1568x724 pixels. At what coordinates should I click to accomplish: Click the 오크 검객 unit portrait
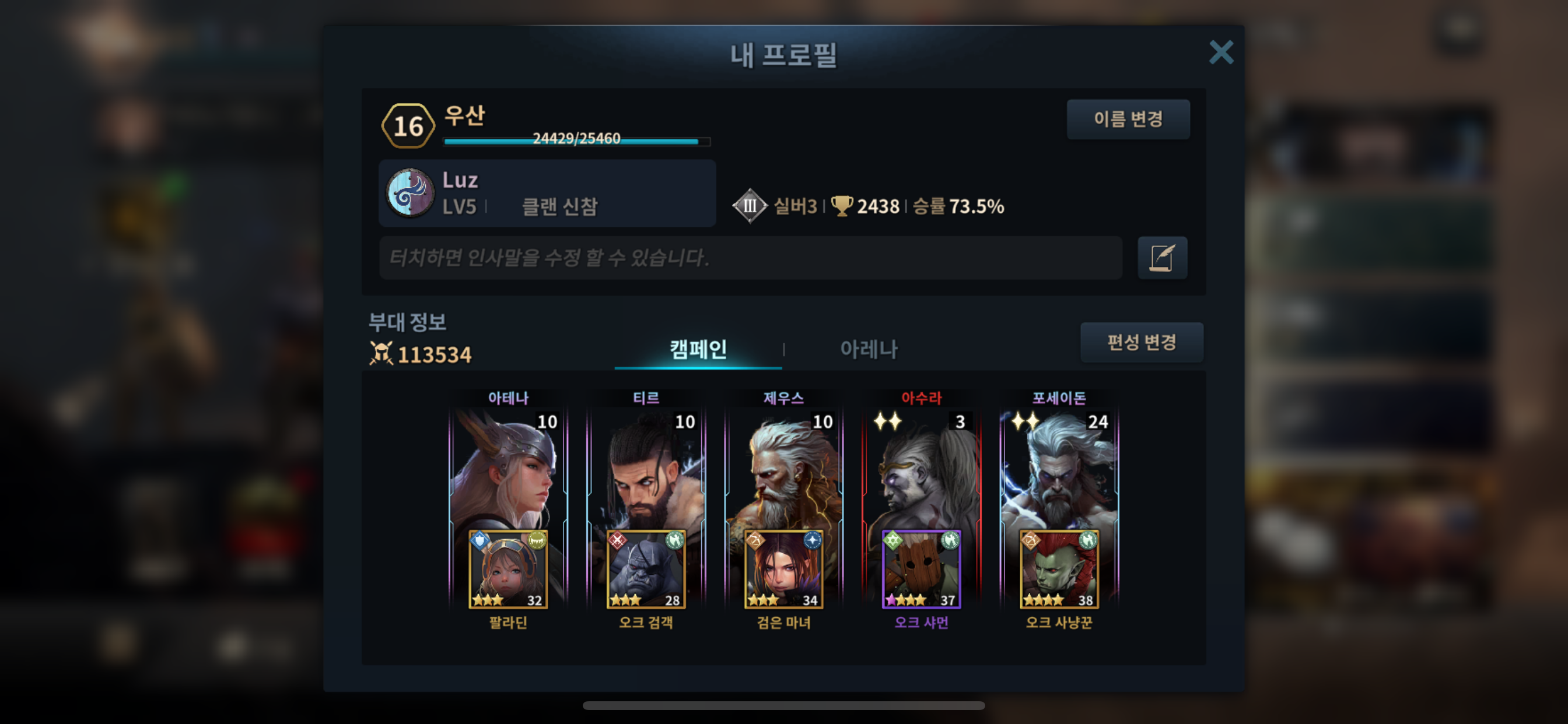[646, 570]
